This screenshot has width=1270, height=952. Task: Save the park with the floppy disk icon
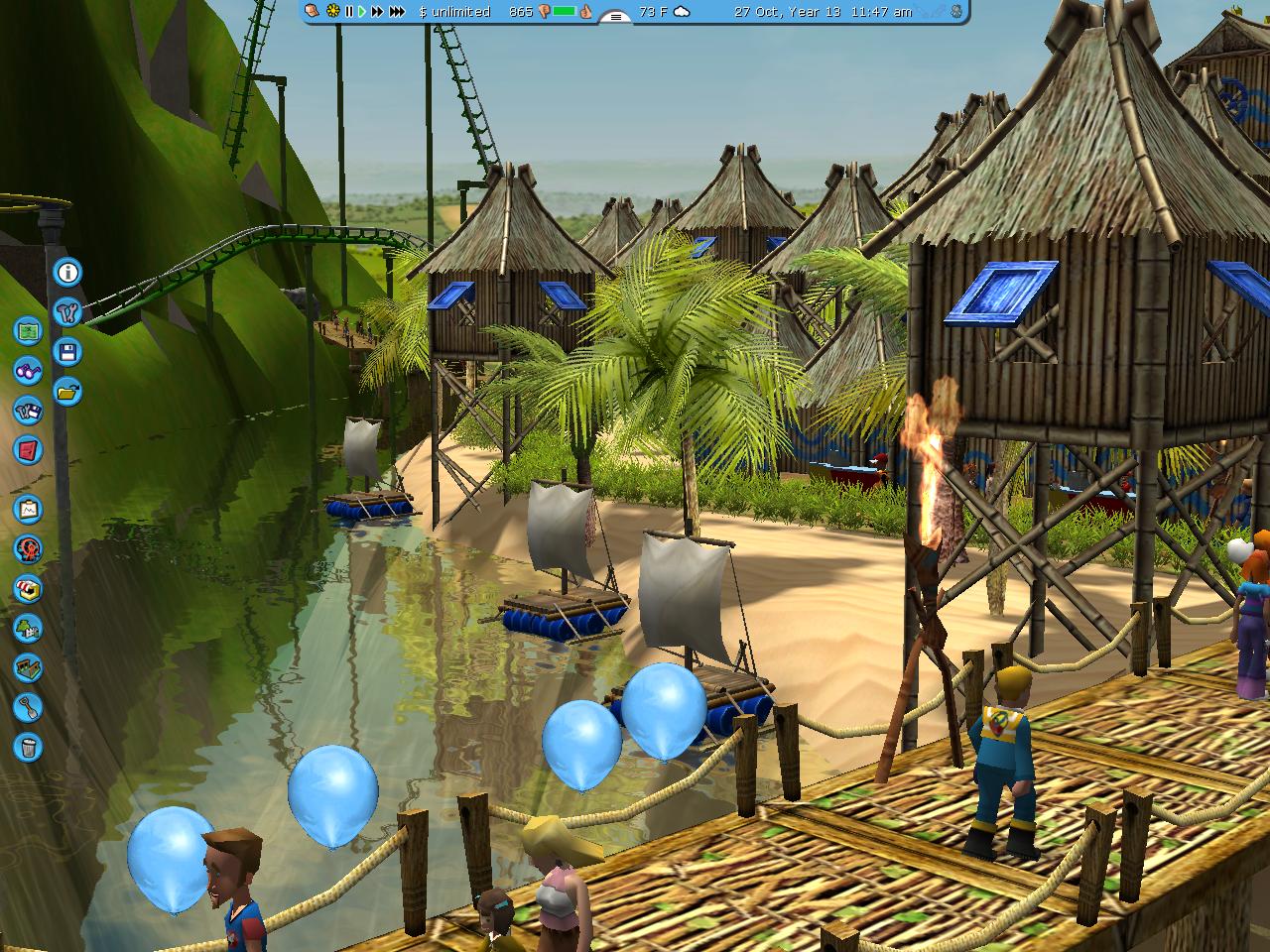pyautogui.click(x=67, y=352)
